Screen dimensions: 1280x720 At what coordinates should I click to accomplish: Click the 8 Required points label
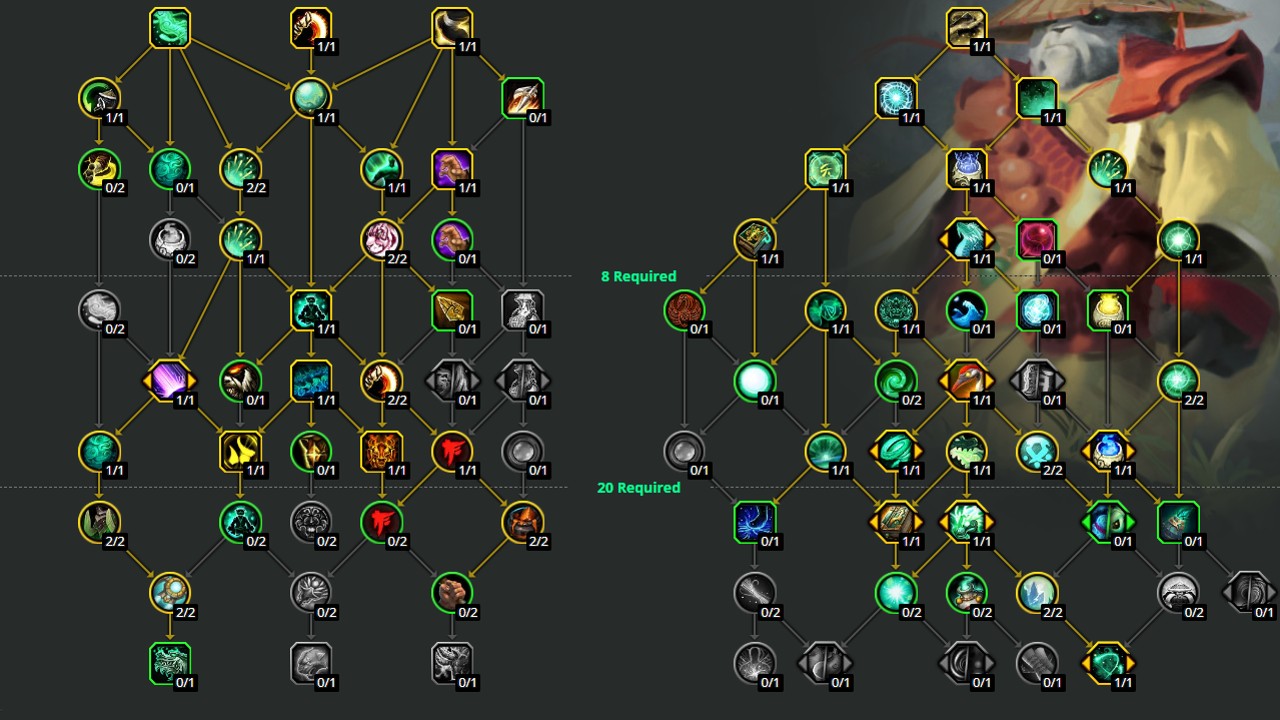pyautogui.click(x=637, y=276)
